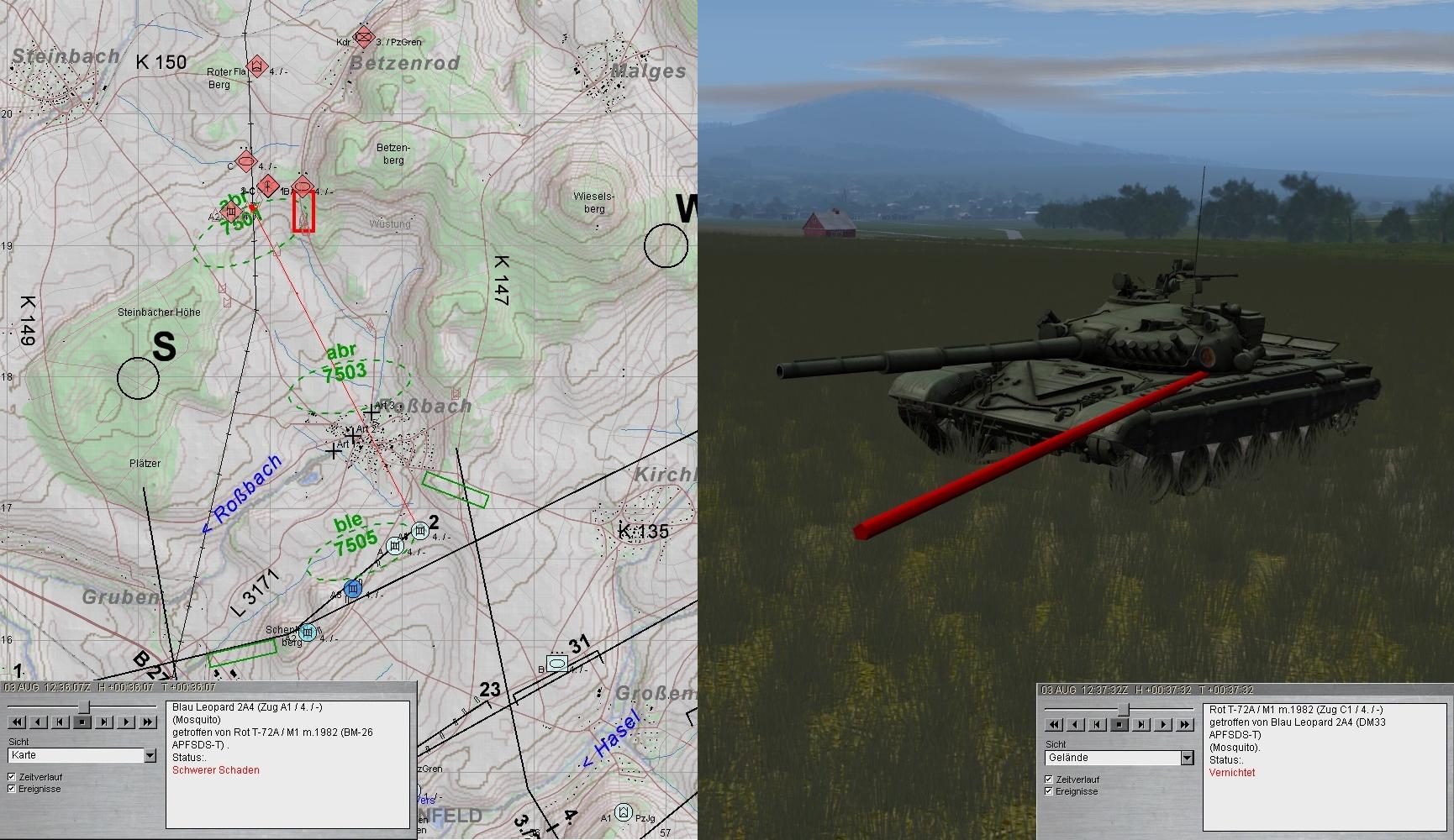Screen dimensions: 1454x840
Task: Open the Sicht dropdown showing Gelände
Action: point(1187,759)
